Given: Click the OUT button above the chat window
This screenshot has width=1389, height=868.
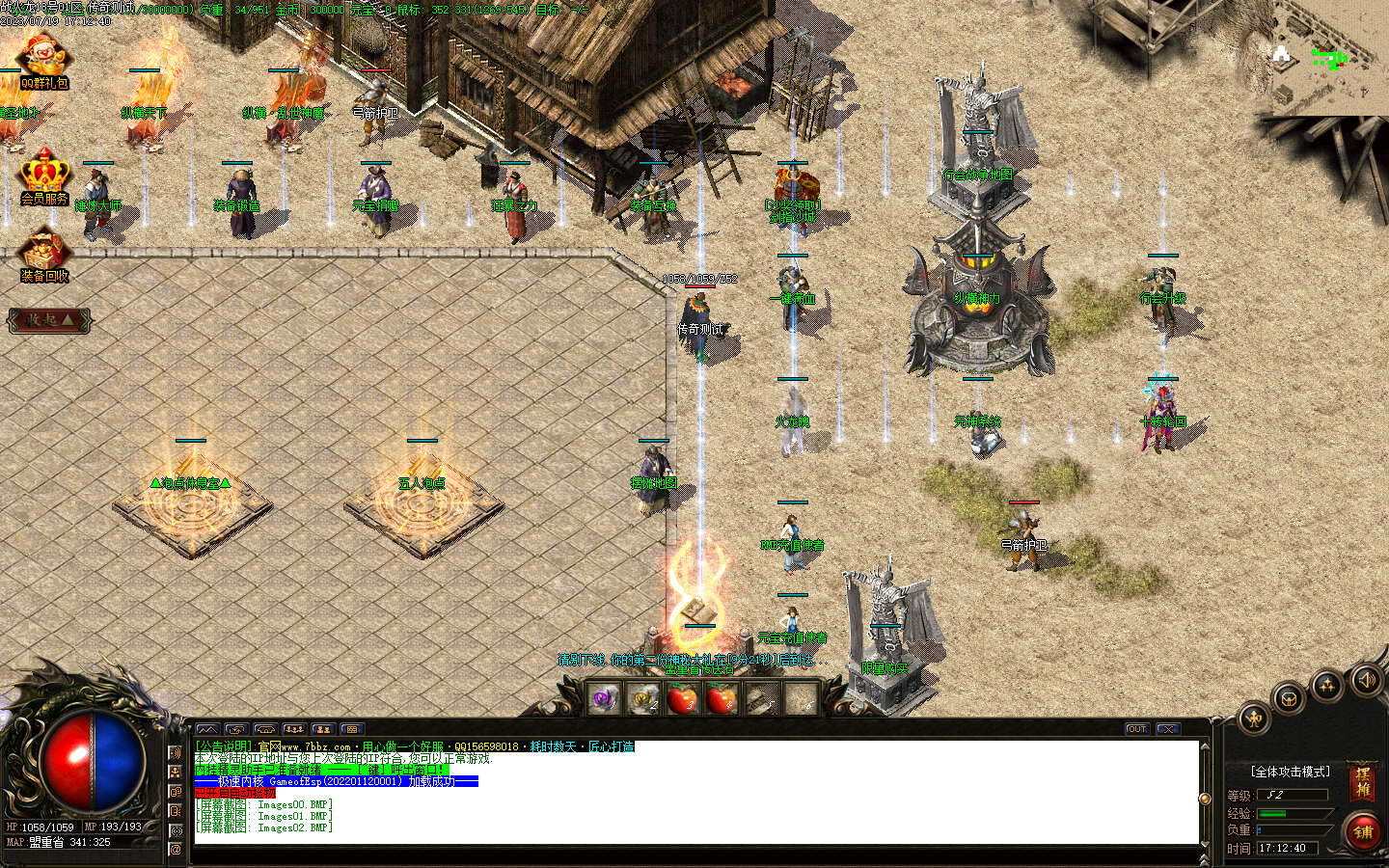Looking at the screenshot, I should pos(1136,729).
